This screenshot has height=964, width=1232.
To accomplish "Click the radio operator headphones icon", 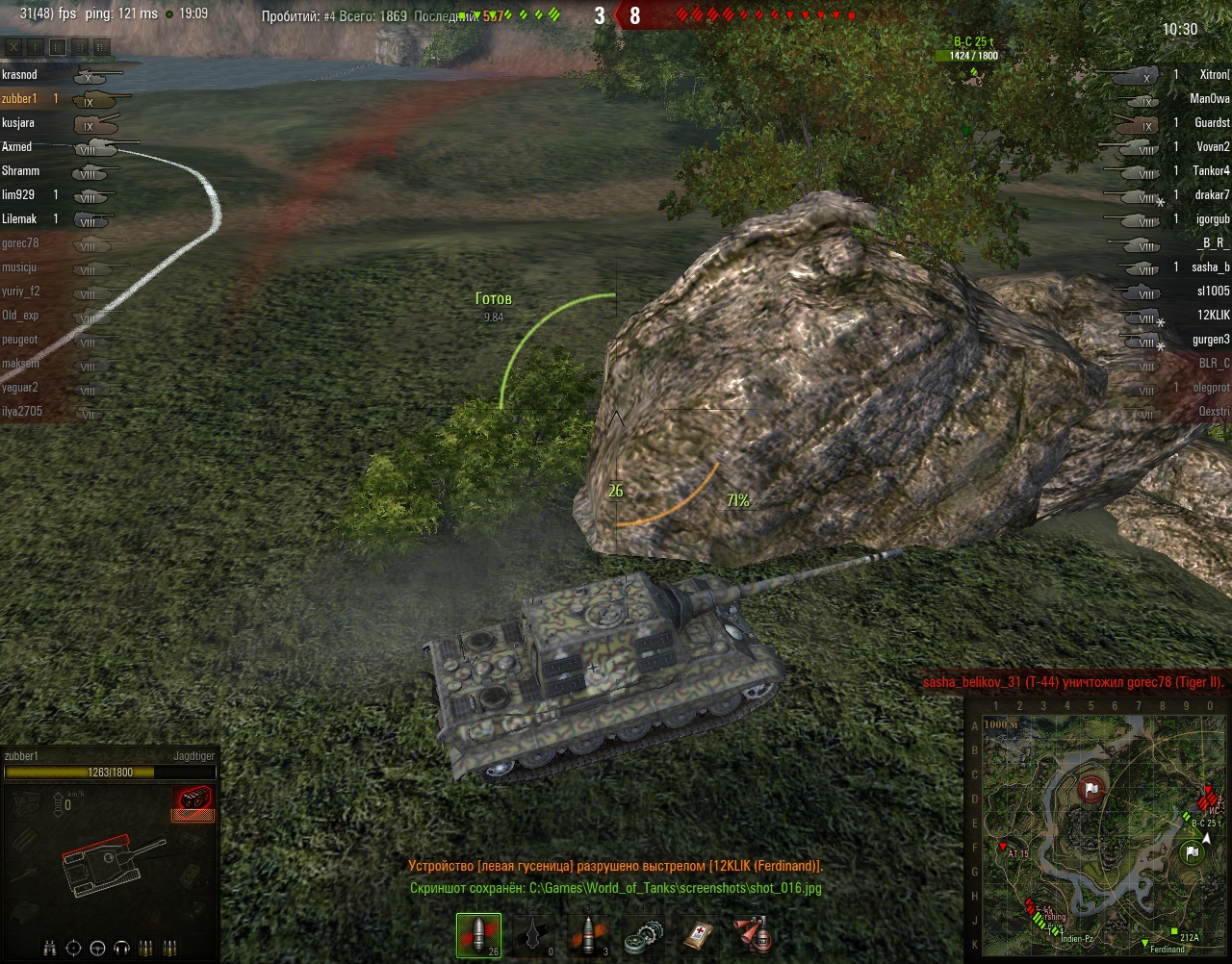I will click(x=121, y=949).
